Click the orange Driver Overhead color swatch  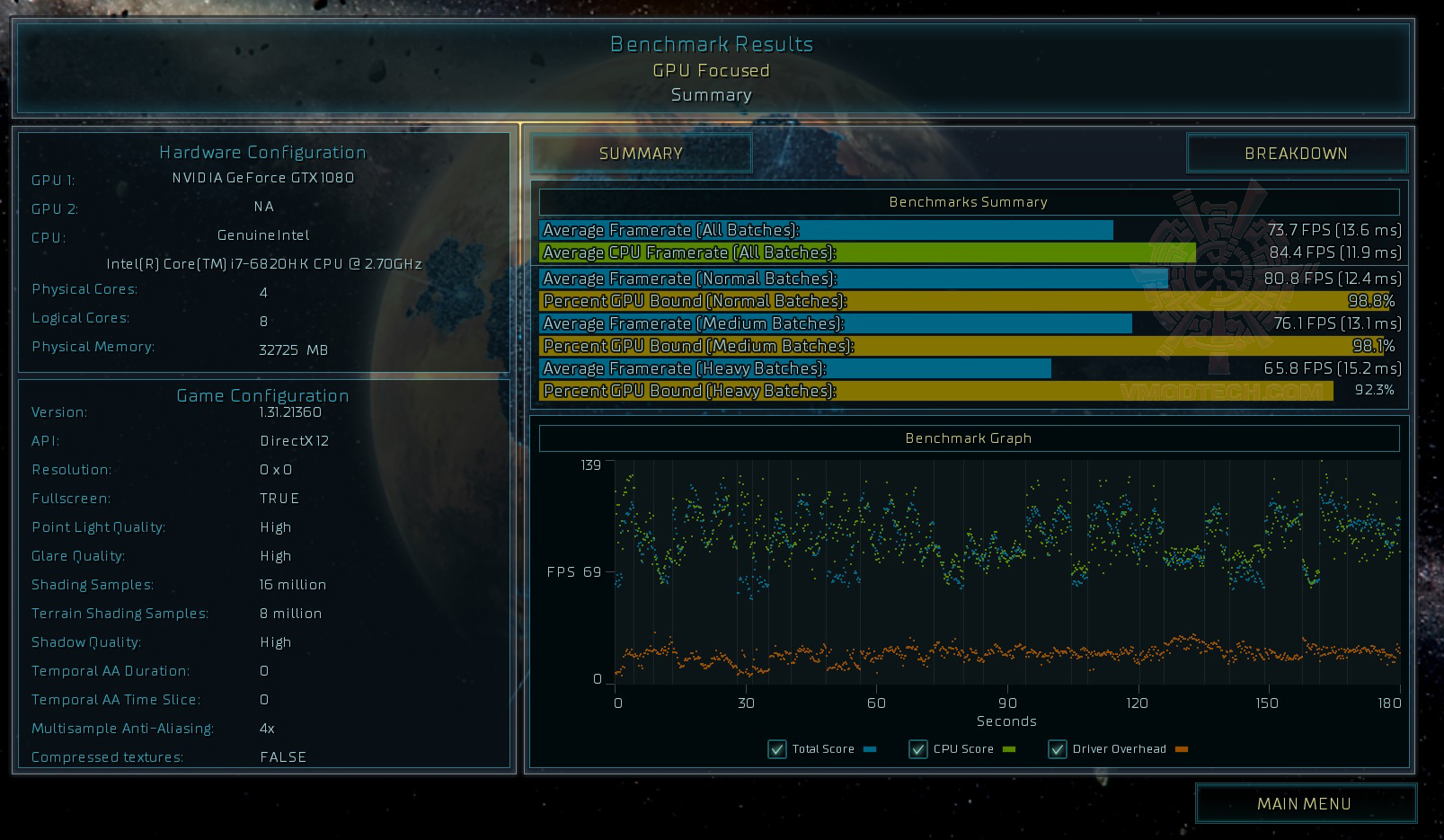pos(1181,748)
